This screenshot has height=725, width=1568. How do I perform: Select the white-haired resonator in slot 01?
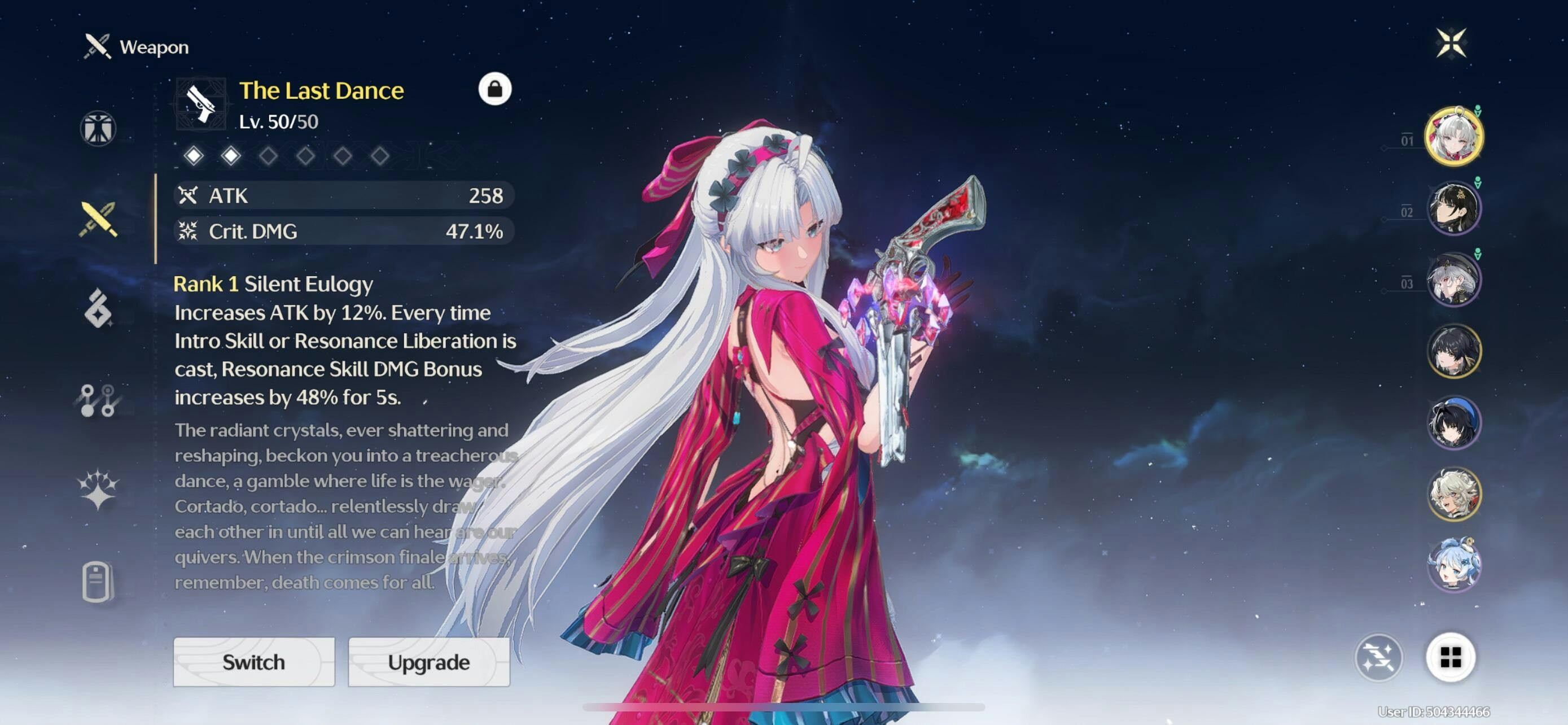tap(1453, 136)
